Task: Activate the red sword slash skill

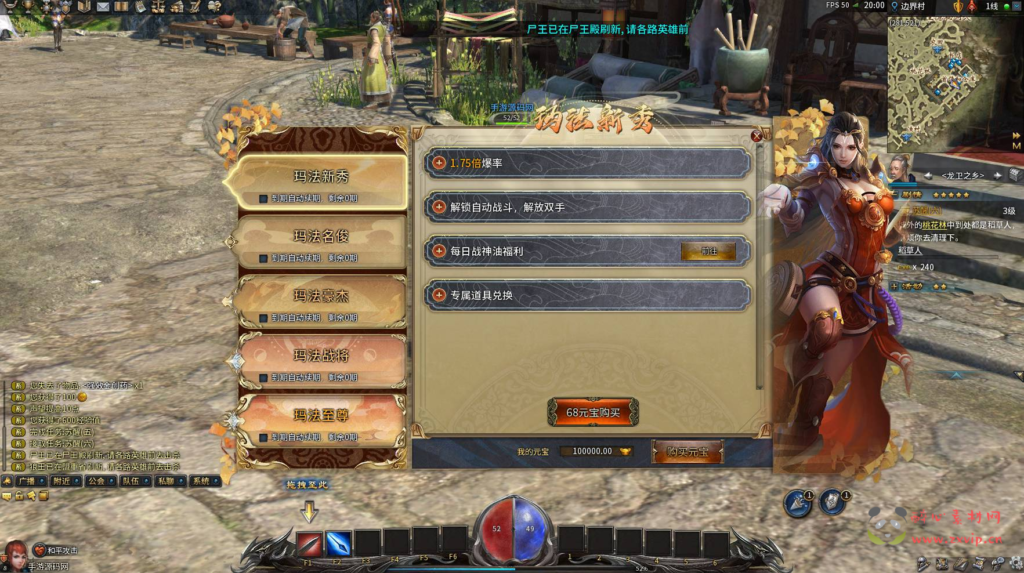Action: [x=309, y=543]
